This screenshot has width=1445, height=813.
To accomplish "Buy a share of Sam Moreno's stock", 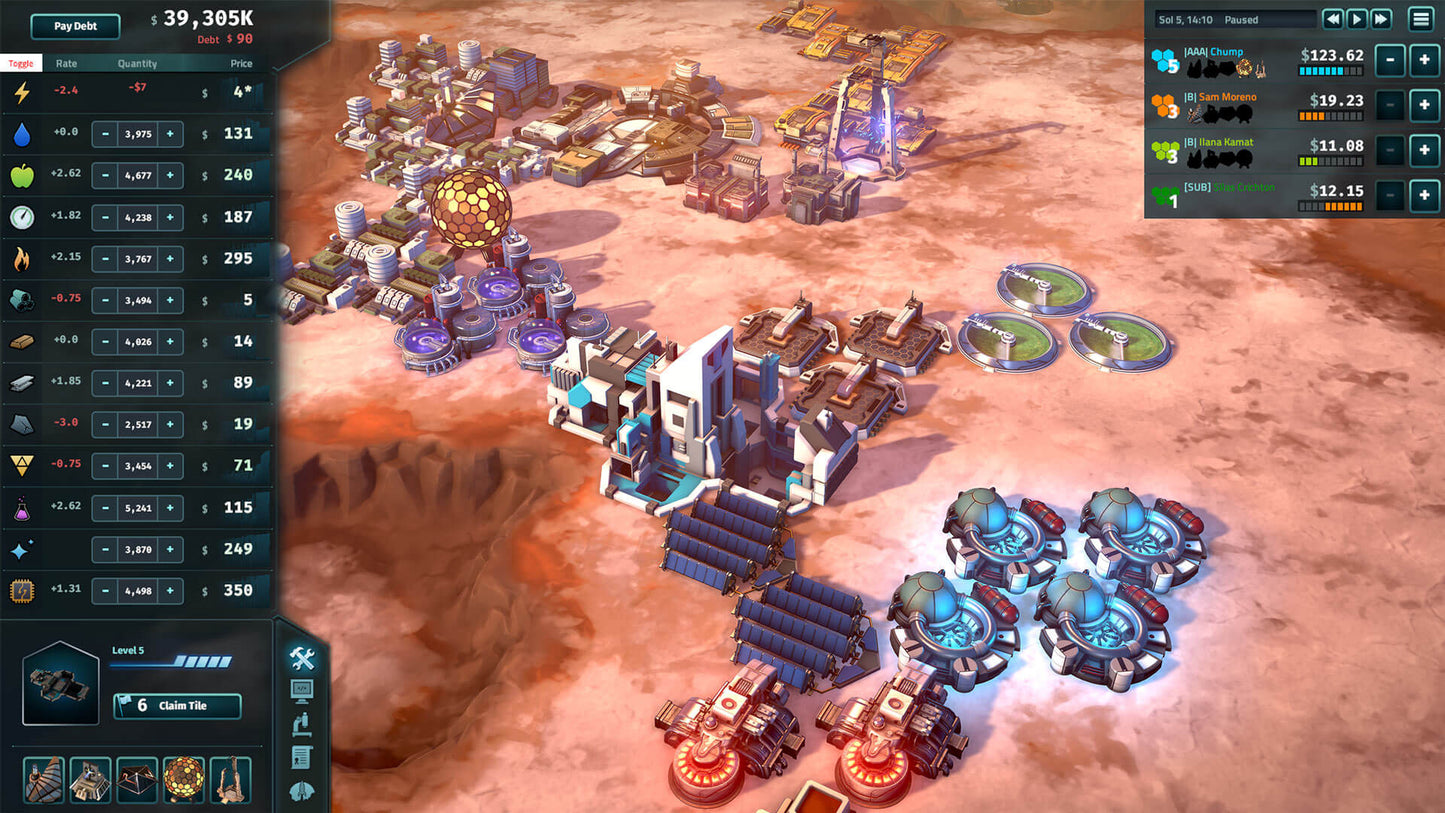I will tap(1424, 105).
